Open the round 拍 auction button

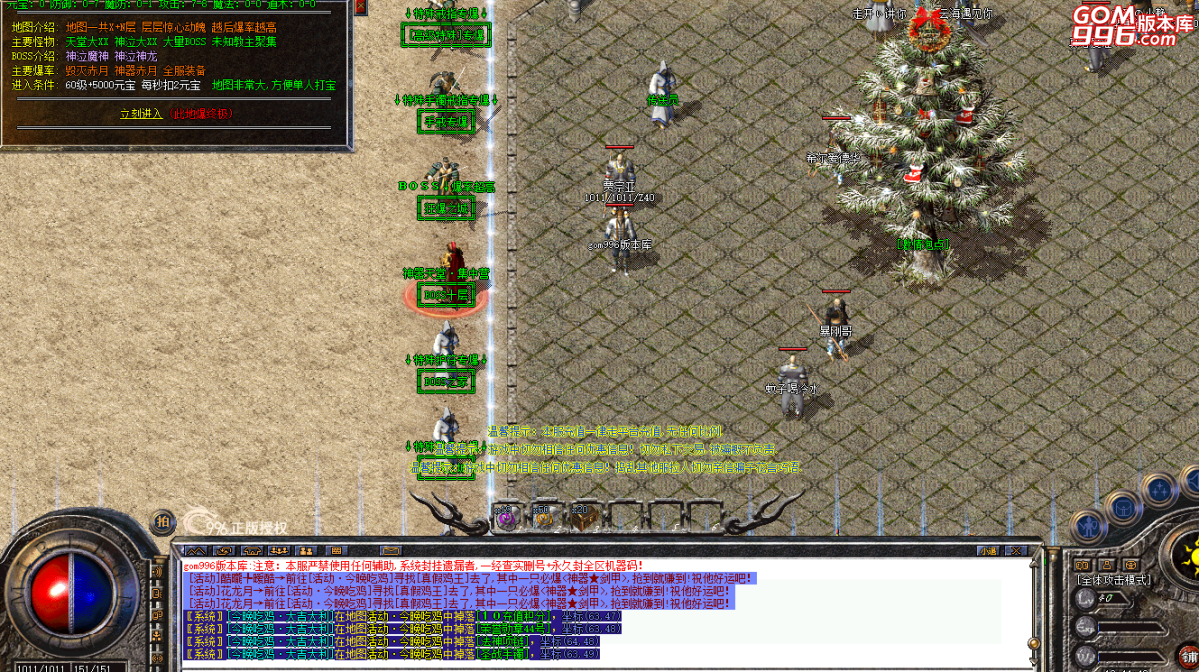click(161, 521)
